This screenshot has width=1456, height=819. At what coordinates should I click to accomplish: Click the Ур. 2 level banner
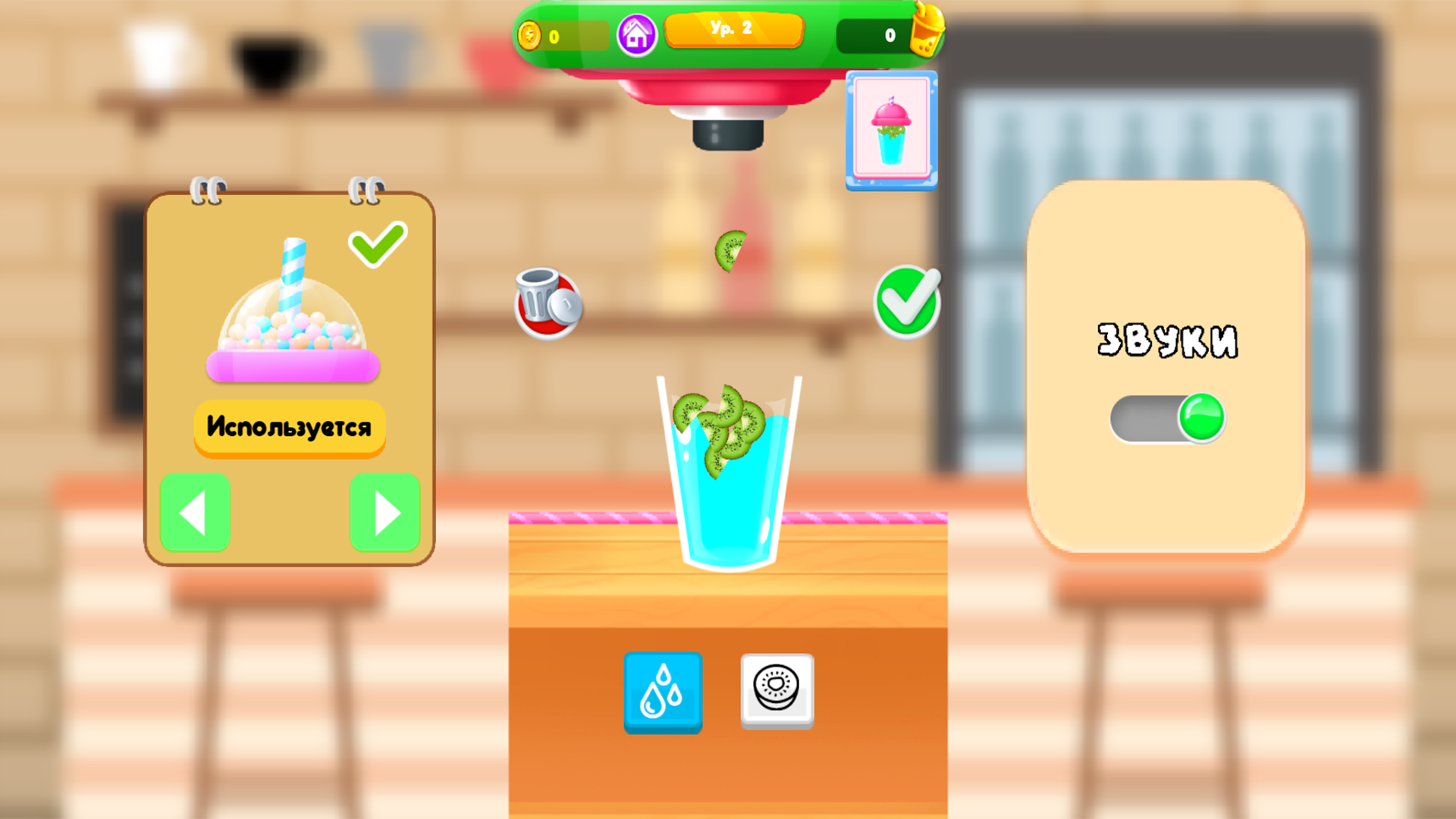click(x=733, y=30)
